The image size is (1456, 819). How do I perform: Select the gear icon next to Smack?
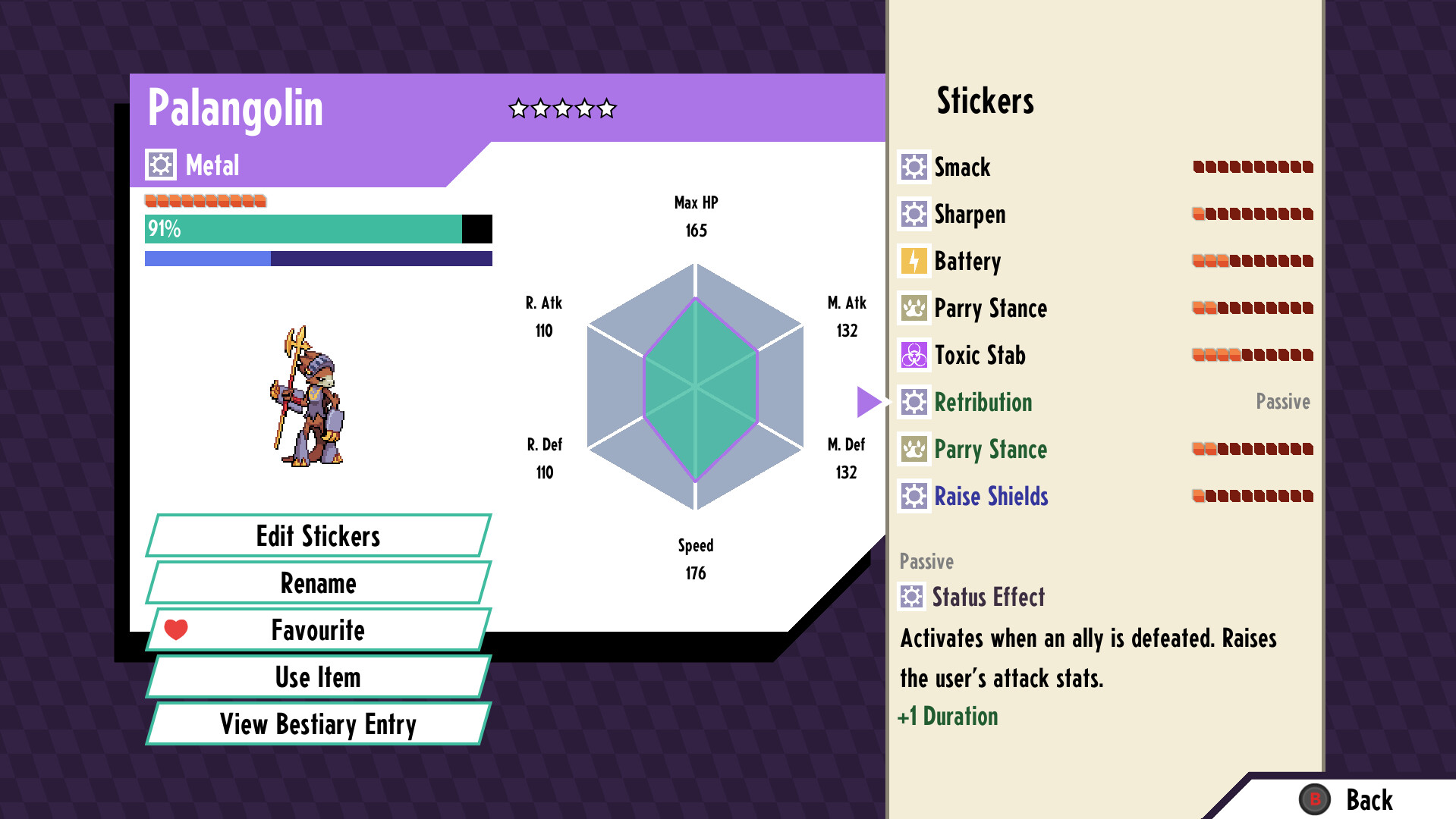(x=914, y=167)
